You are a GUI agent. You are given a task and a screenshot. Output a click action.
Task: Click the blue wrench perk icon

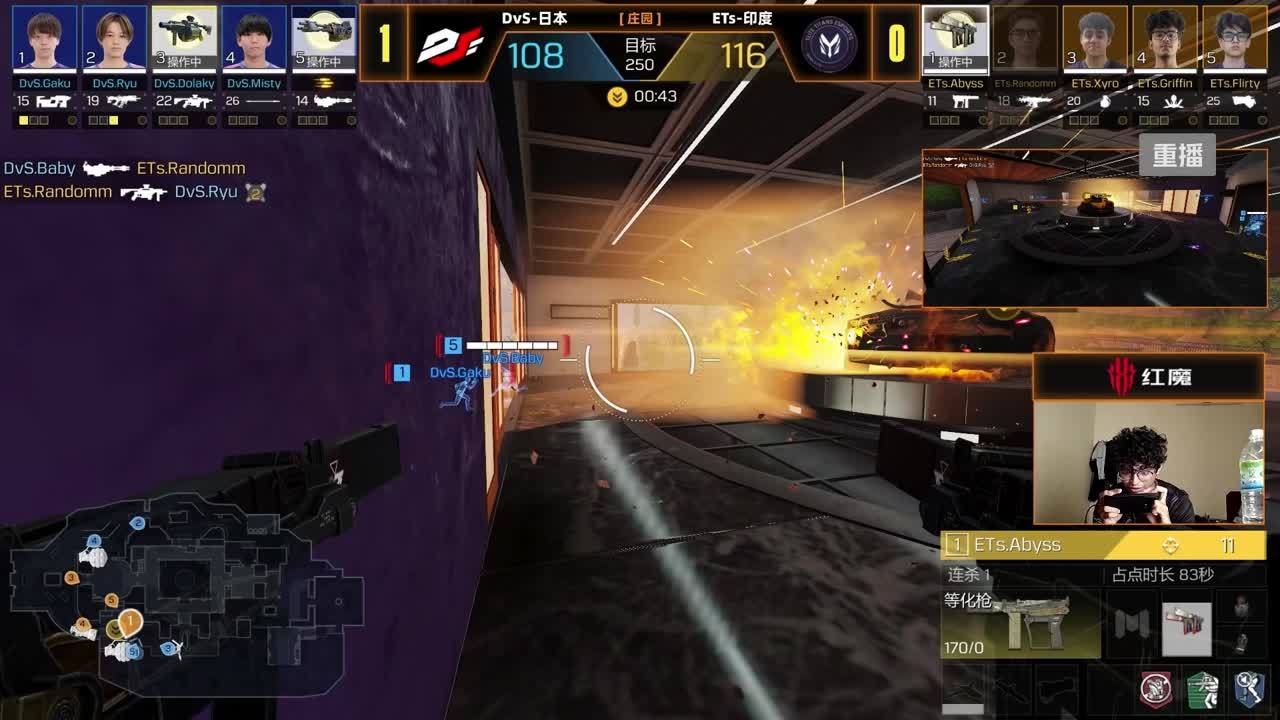click(1248, 689)
